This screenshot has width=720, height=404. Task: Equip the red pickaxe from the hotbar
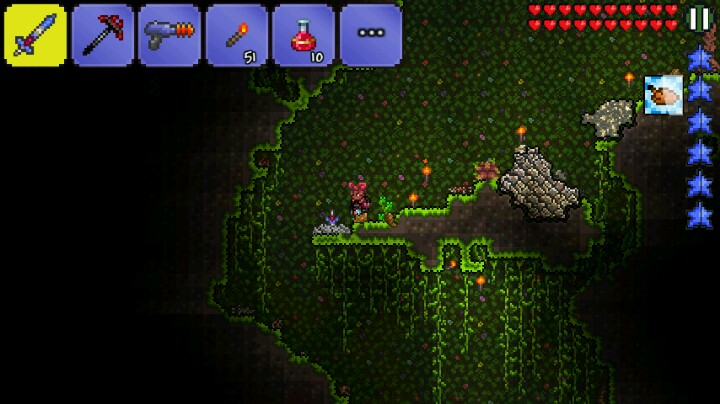(103, 35)
